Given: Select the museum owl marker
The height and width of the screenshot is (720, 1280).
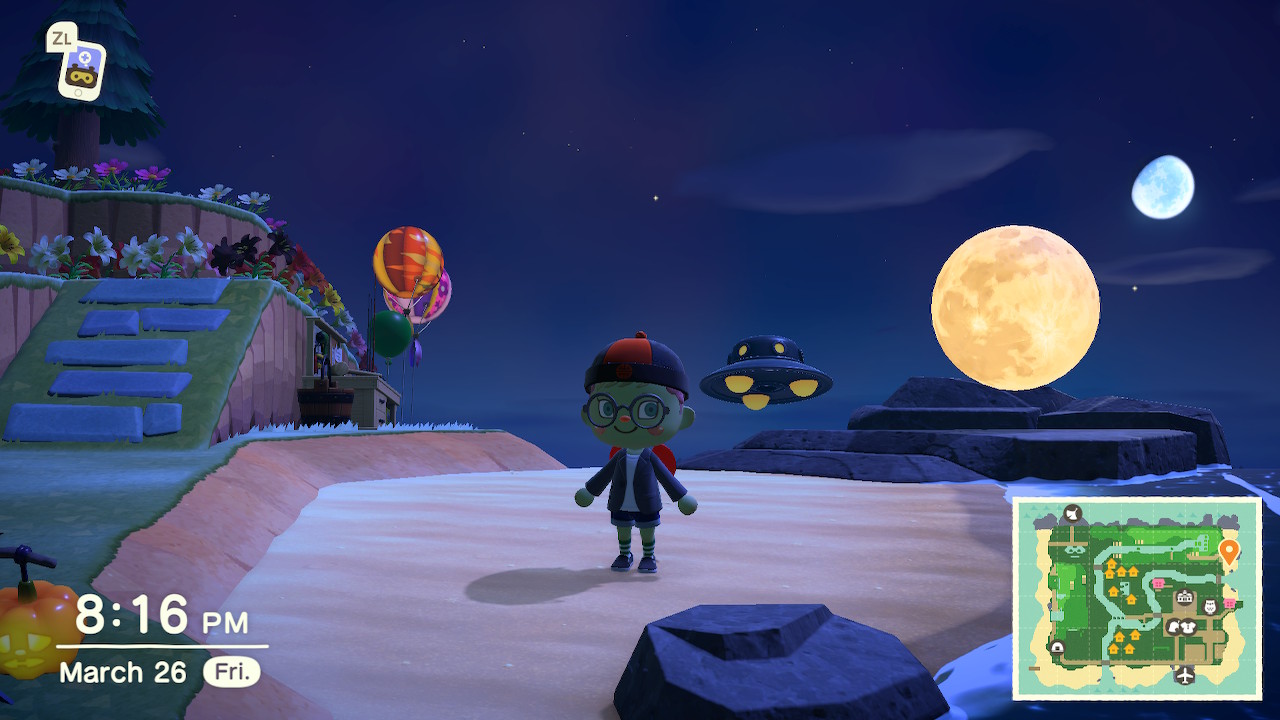Looking at the screenshot, I should tap(1208, 607).
